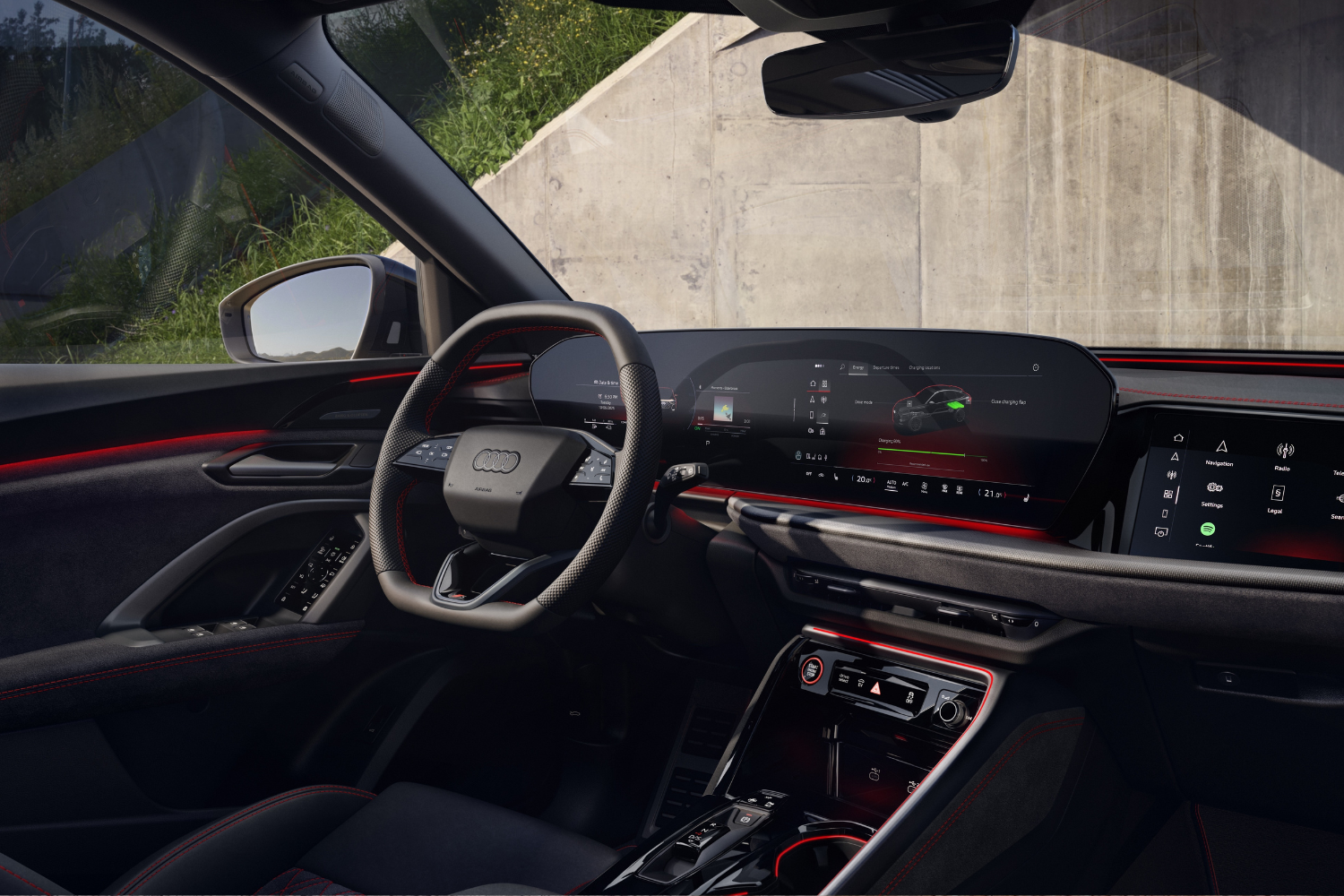Tap the sound equalizer icon in the sidebar

click(823, 400)
